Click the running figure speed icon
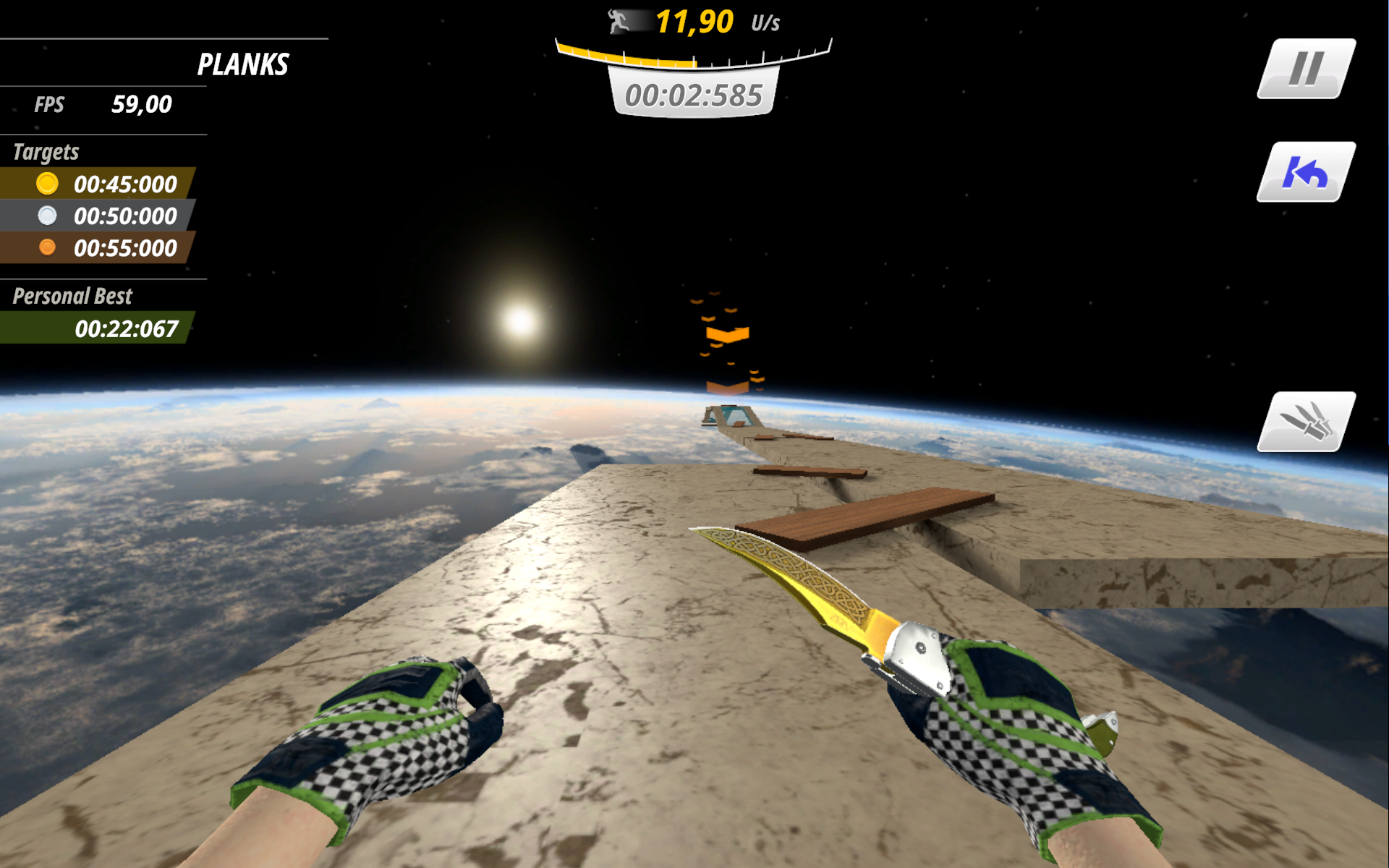 (x=616, y=22)
